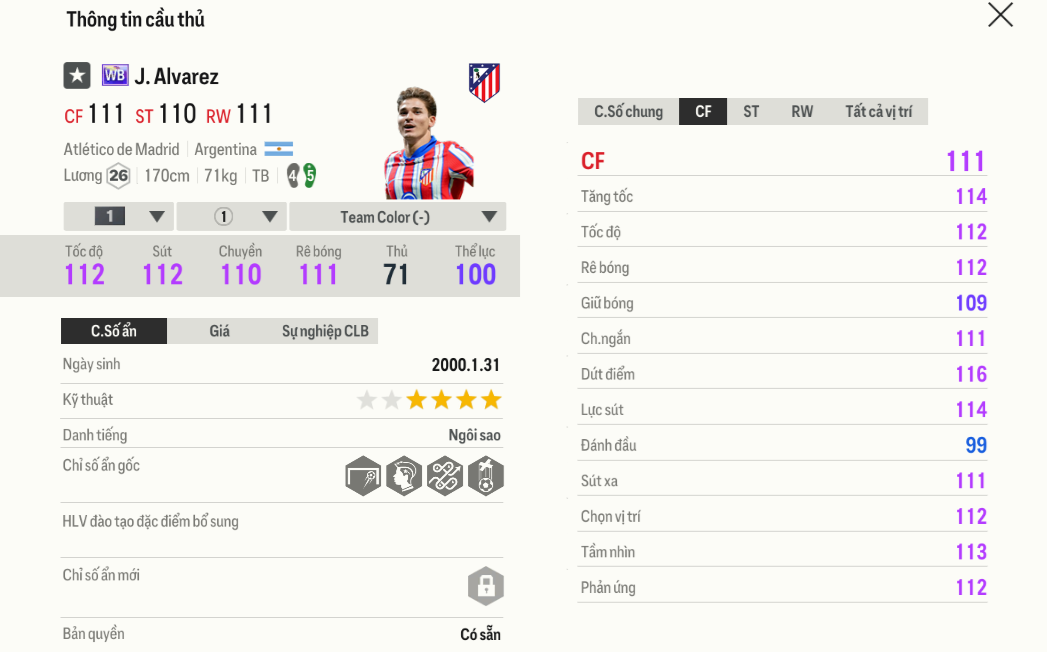Image resolution: width=1047 pixels, height=652 pixels.
Task: Select the CF position tab
Action: (x=703, y=112)
